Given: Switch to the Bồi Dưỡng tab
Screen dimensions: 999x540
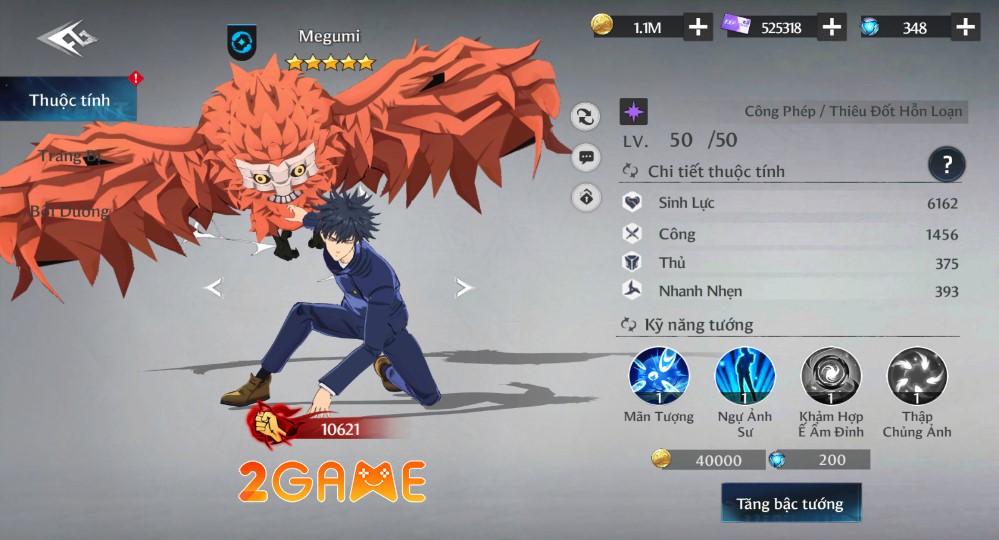Looking at the screenshot, I should tap(69, 211).
